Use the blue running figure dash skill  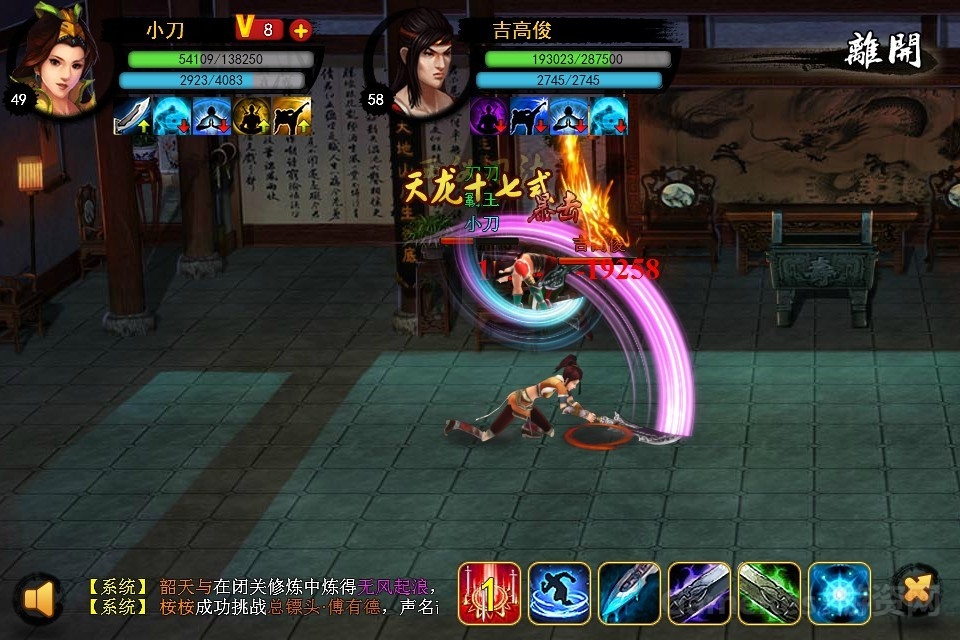pos(559,593)
